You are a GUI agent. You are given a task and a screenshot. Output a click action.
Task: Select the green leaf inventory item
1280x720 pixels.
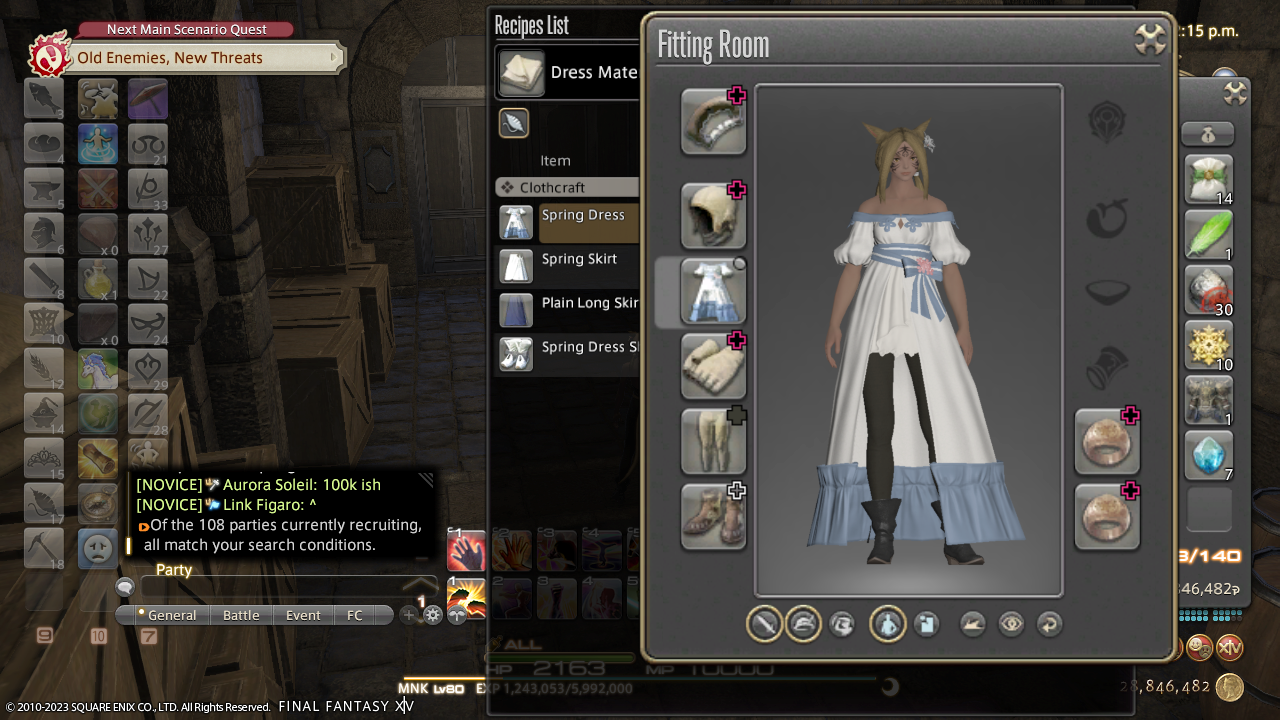pyautogui.click(x=1209, y=236)
